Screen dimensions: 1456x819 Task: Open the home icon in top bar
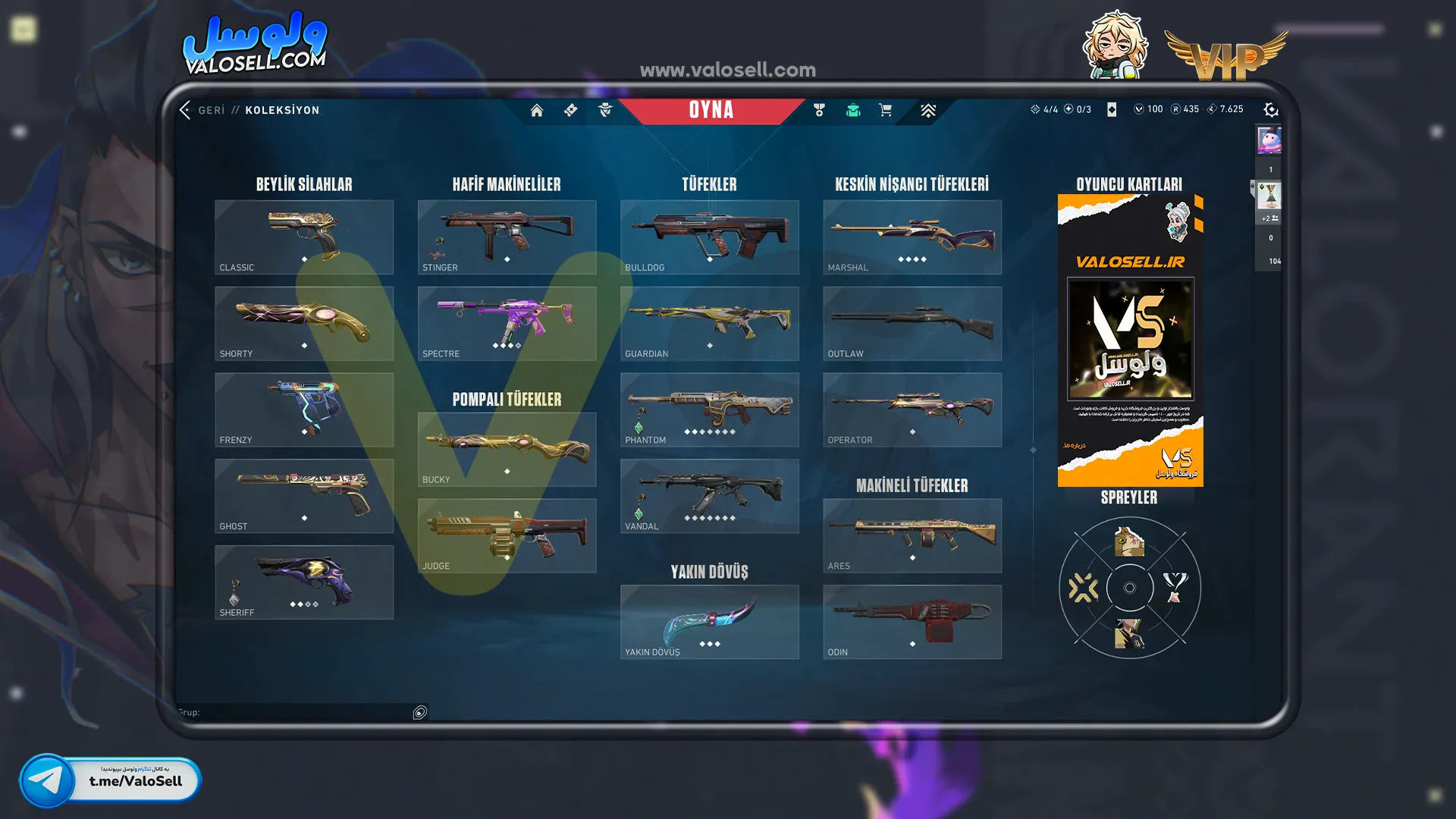point(536,111)
